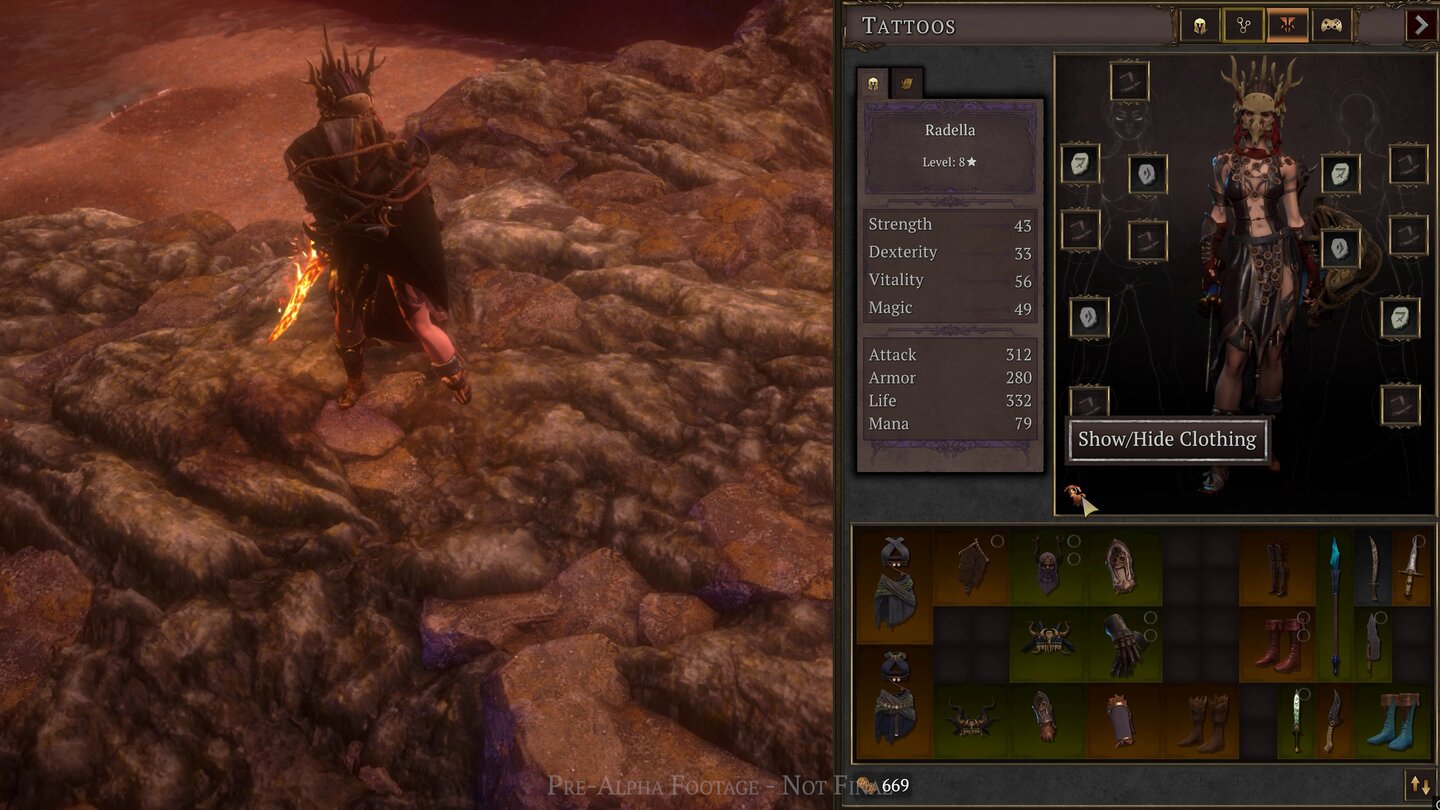This screenshot has height=810, width=1440.
Task: Toggle the left shoulder tattoo slot
Action: pos(1081,163)
